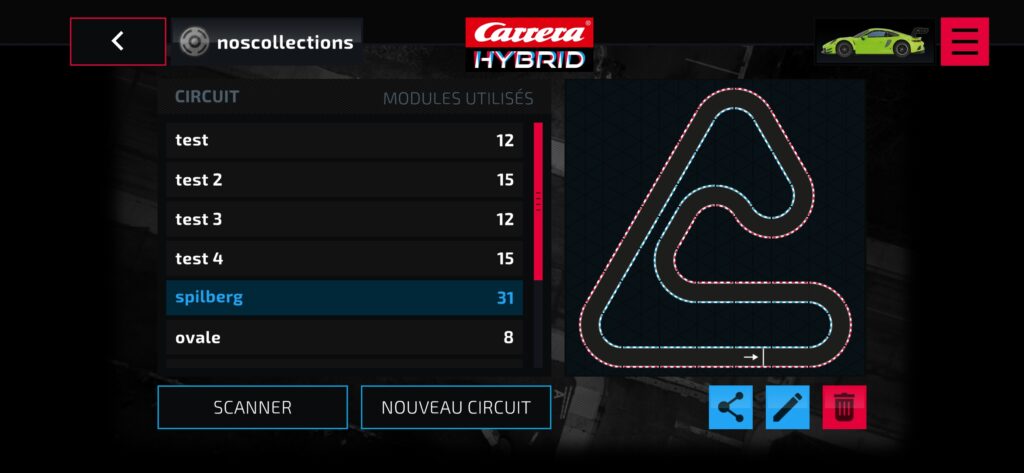Select the "test" circuit row

pyautogui.click(x=344, y=140)
